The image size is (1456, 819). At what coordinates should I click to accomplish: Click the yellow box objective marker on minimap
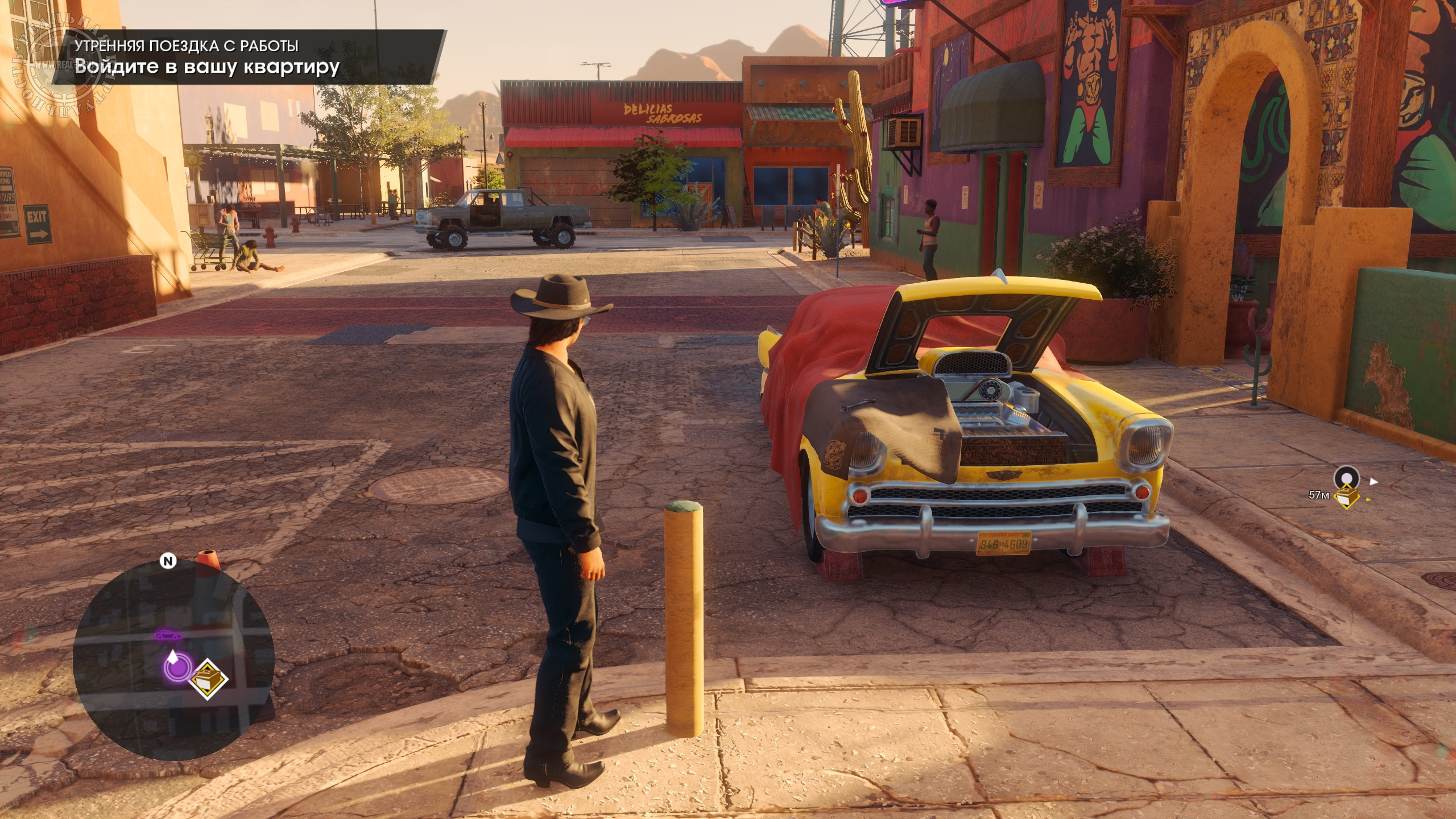(208, 679)
